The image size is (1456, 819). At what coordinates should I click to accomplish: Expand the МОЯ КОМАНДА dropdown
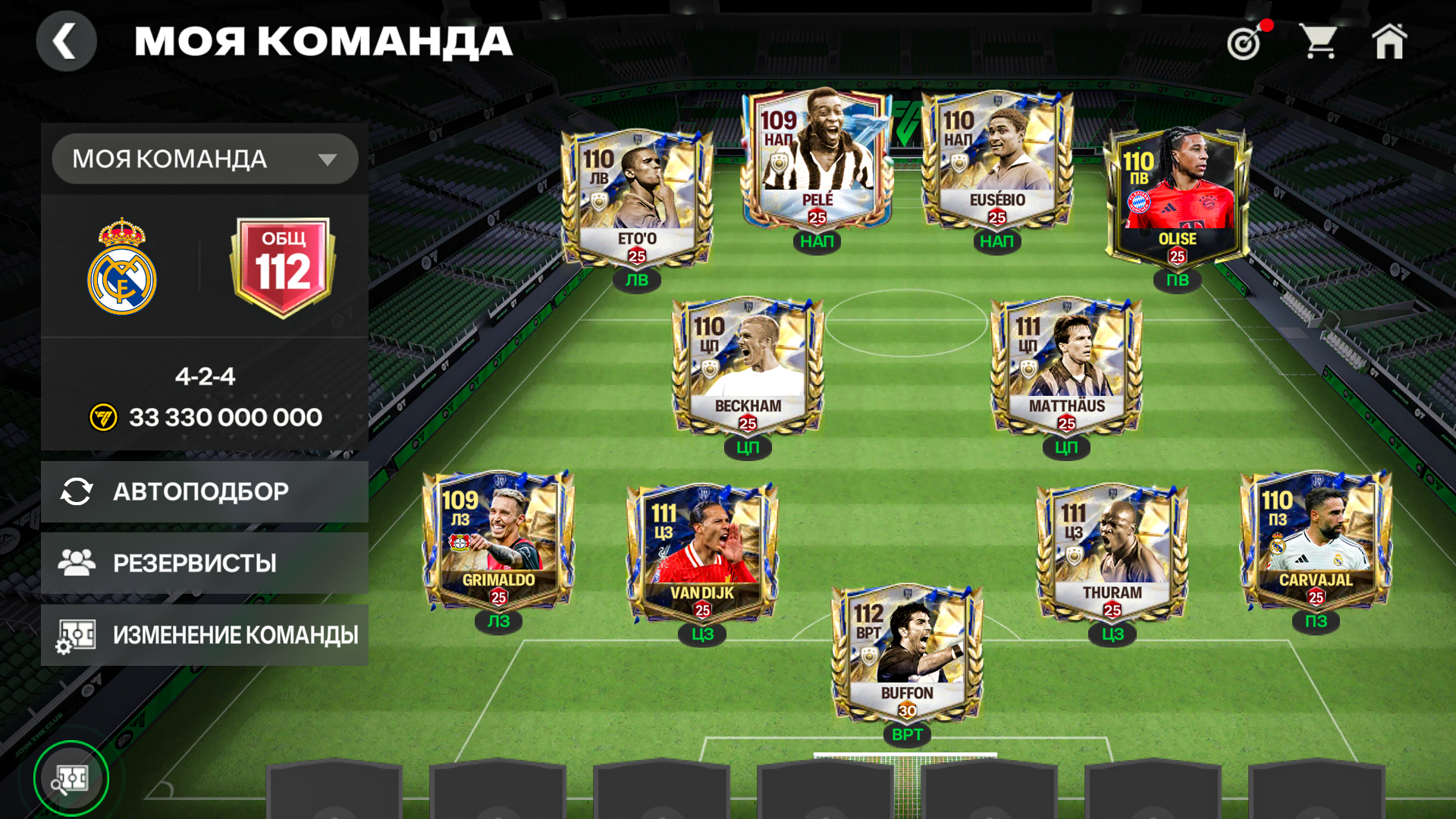tap(205, 159)
